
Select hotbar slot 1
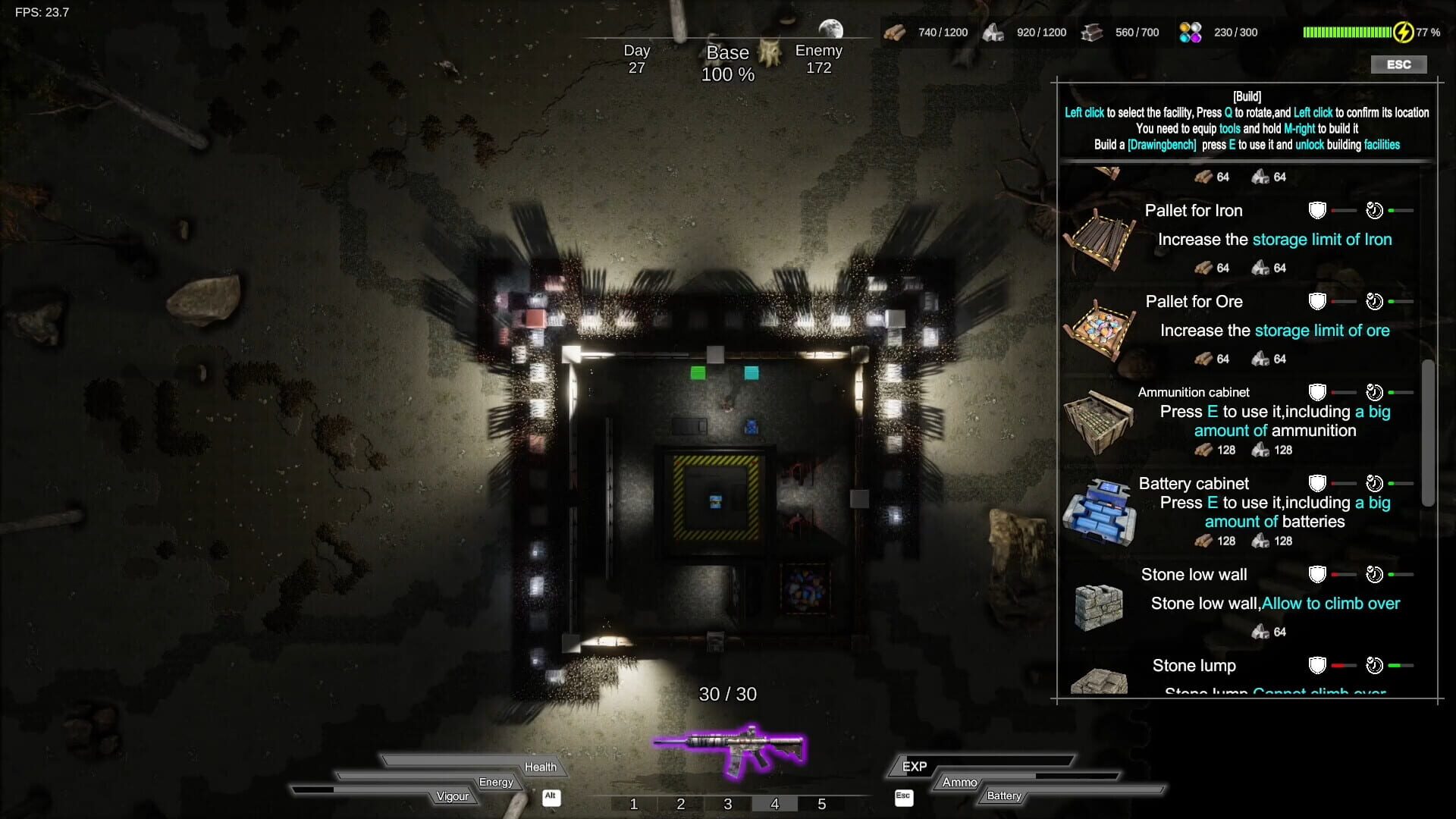click(x=634, y=804)
